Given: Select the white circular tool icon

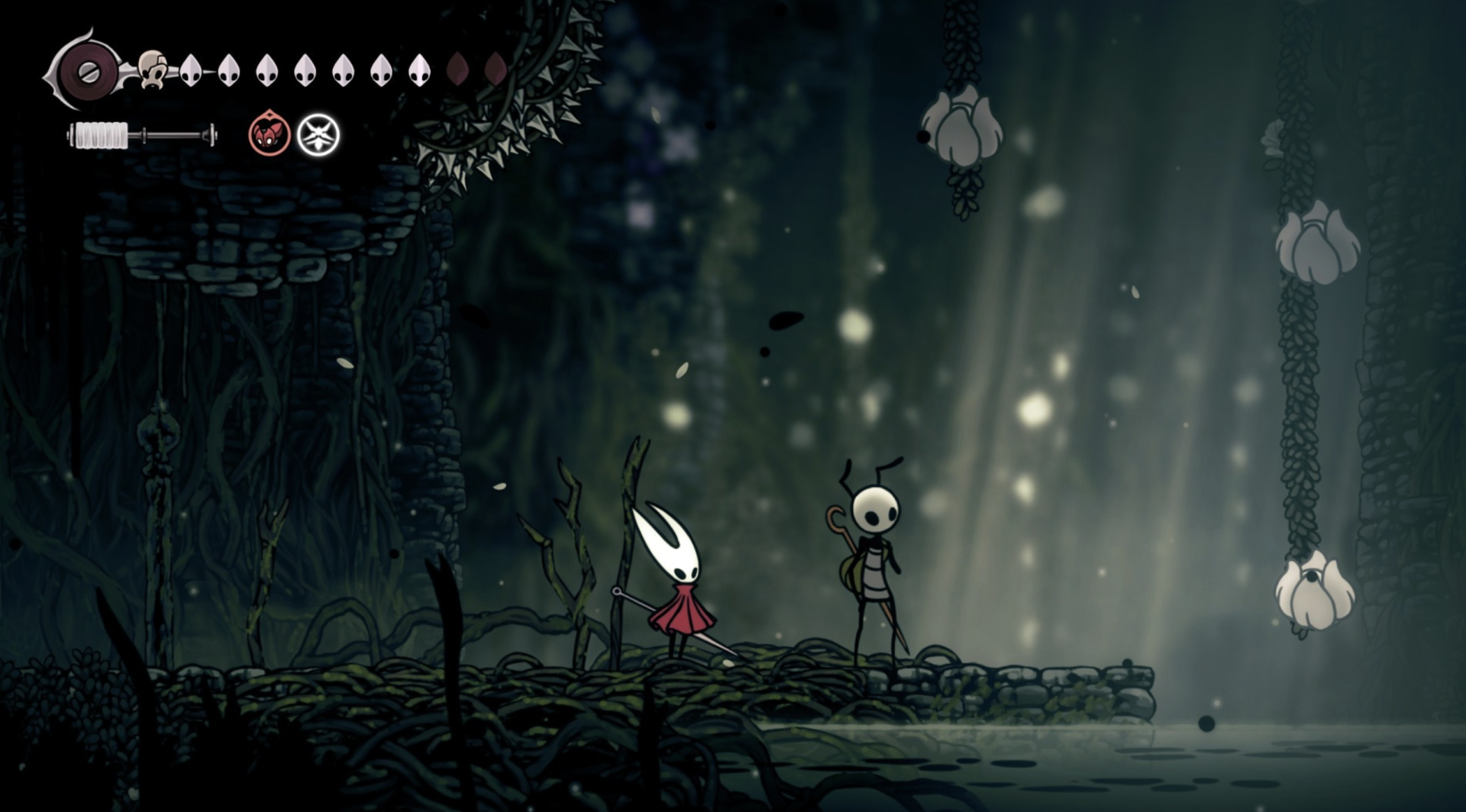Looking at the screenshot, I should tap(318, 135).
